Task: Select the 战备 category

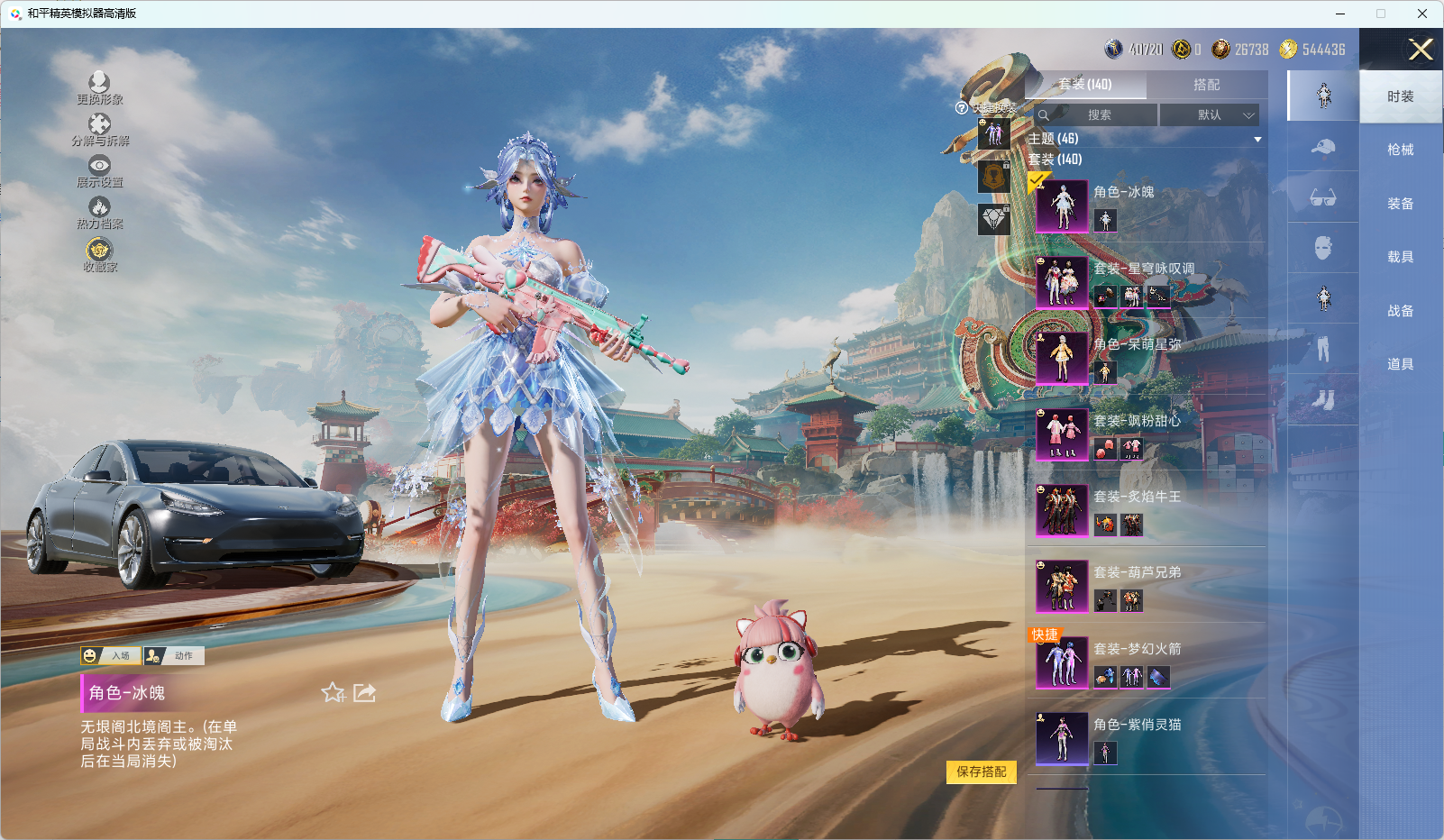Action: coord(1400,311)
